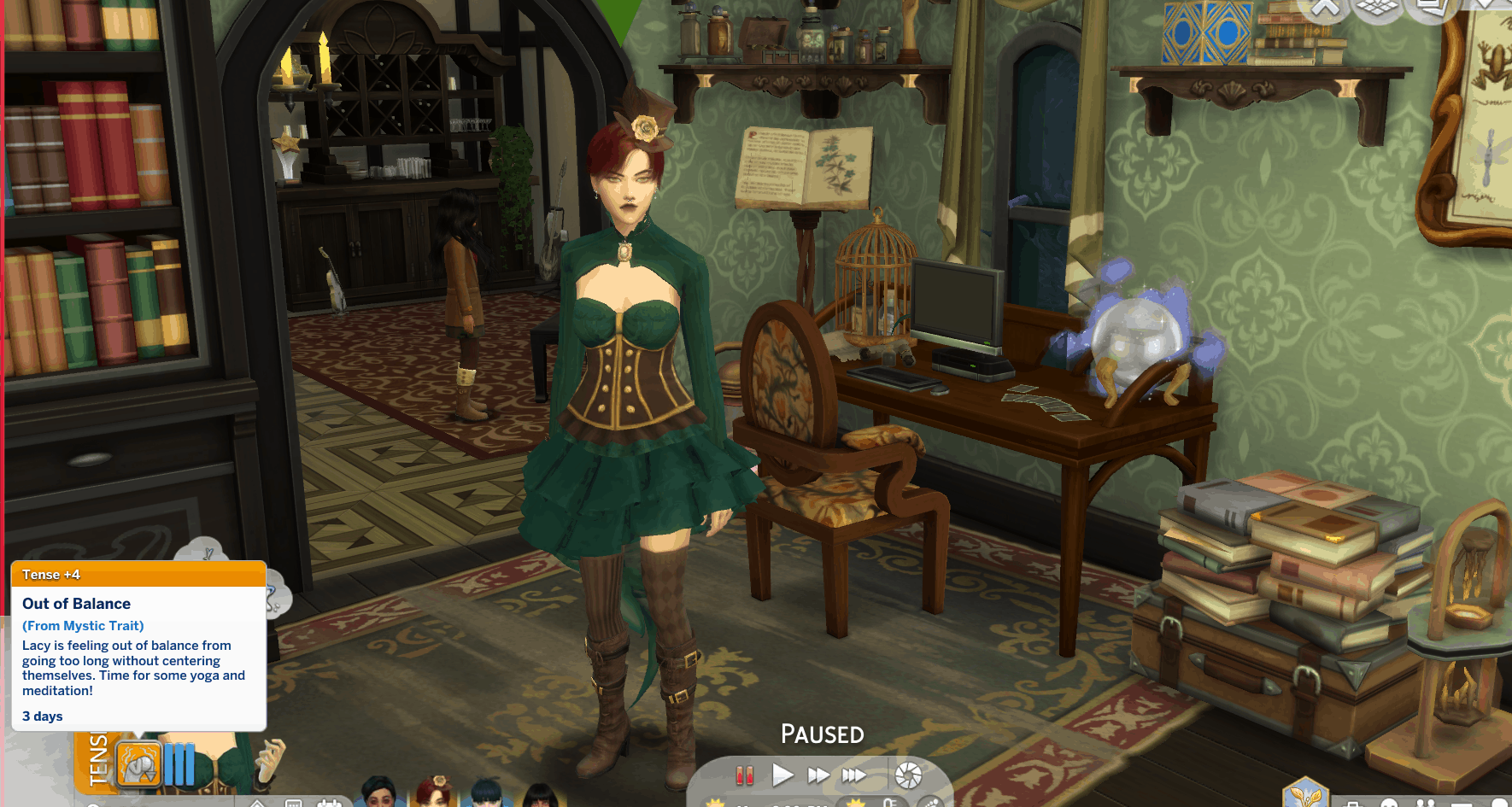Open the camera shutter options button
Viewport: 1512px width, 807px height.
(x=908, y=775)
